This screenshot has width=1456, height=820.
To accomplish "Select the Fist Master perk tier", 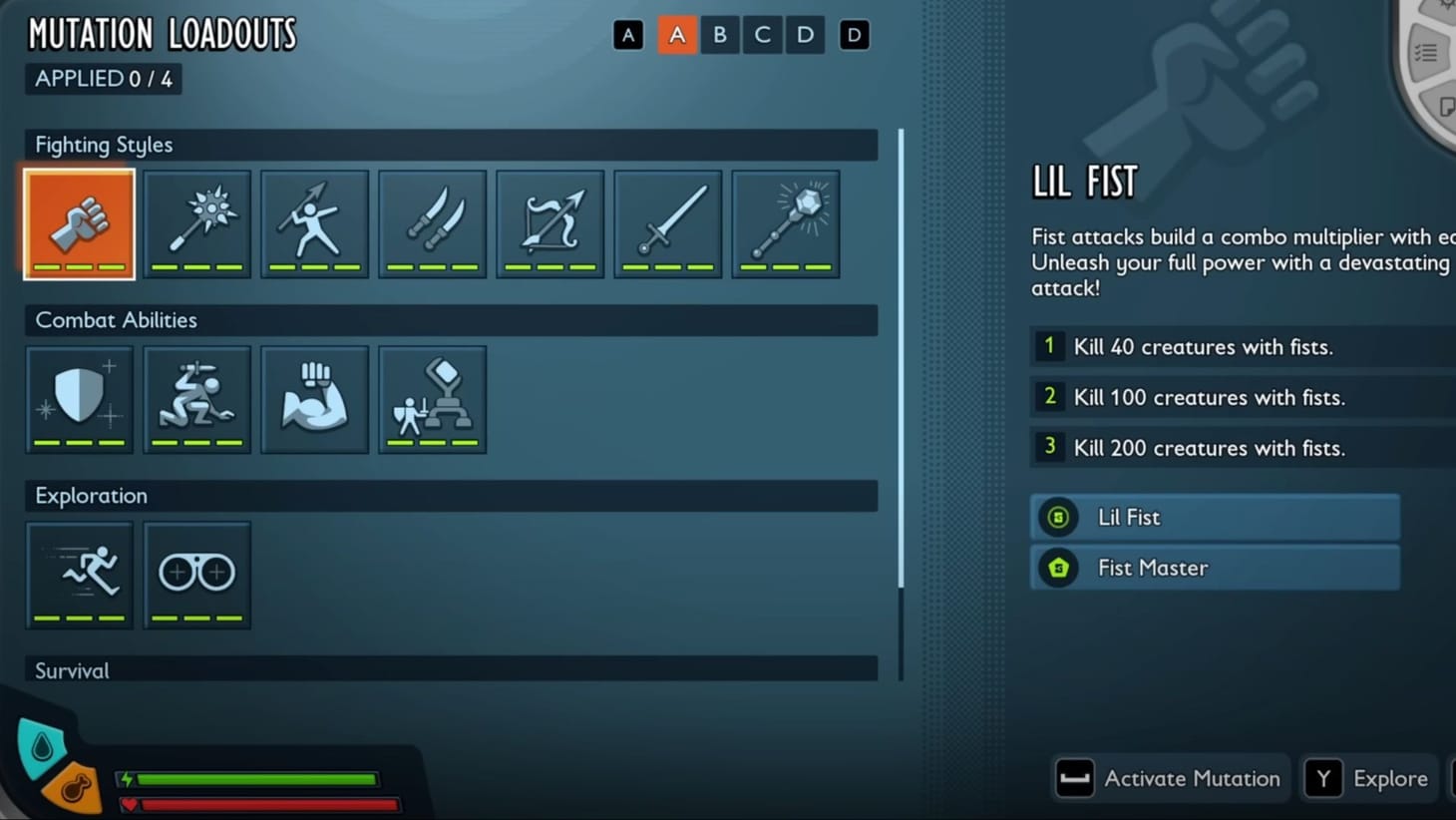I will (x=1215, y=567).
